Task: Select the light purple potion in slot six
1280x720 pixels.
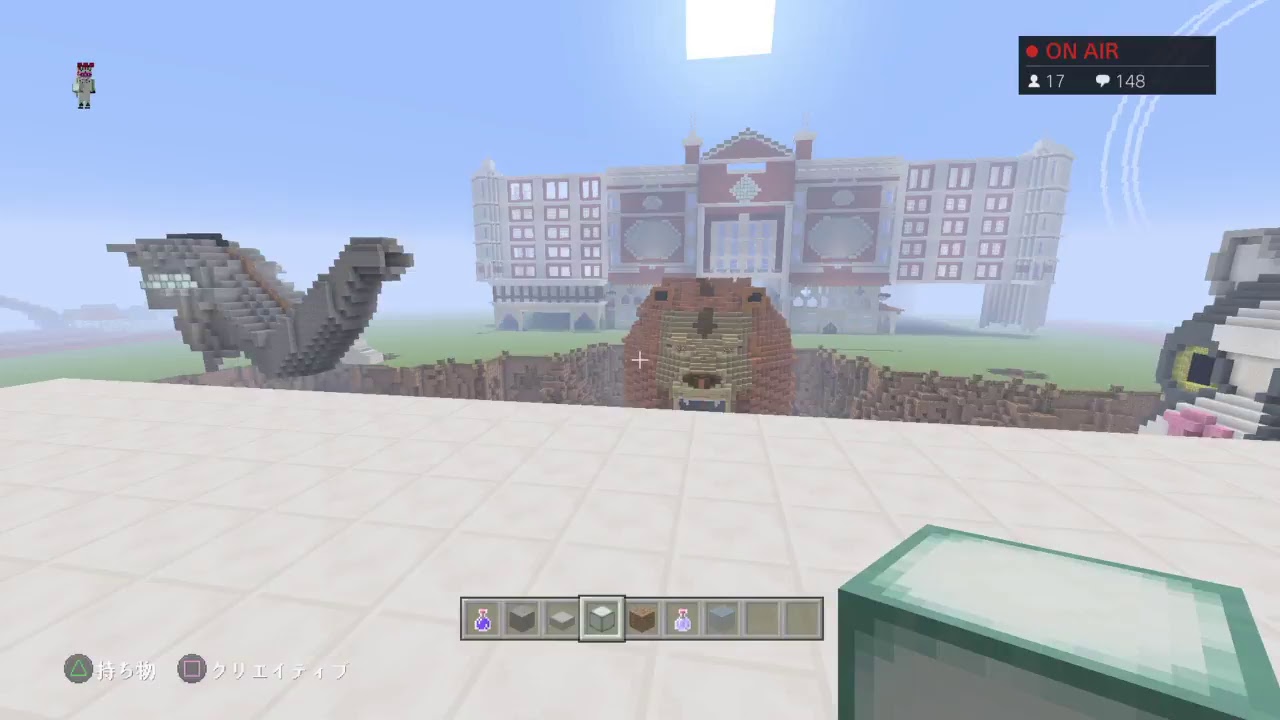Action: coord(682,618)
